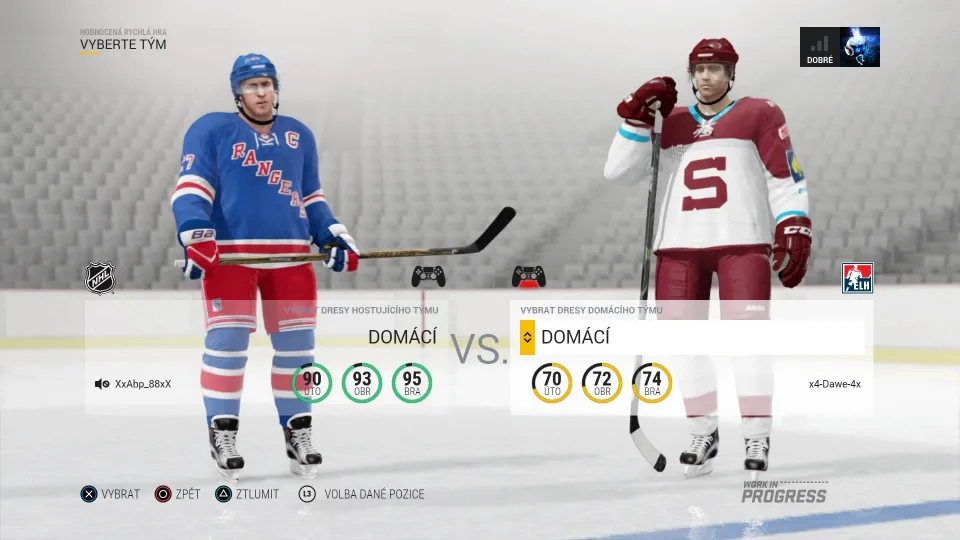This screenshot has height=540, width=960.
Task: Mute player XxAbp_88xX via the speaker icon
Action: coord(102,383)
